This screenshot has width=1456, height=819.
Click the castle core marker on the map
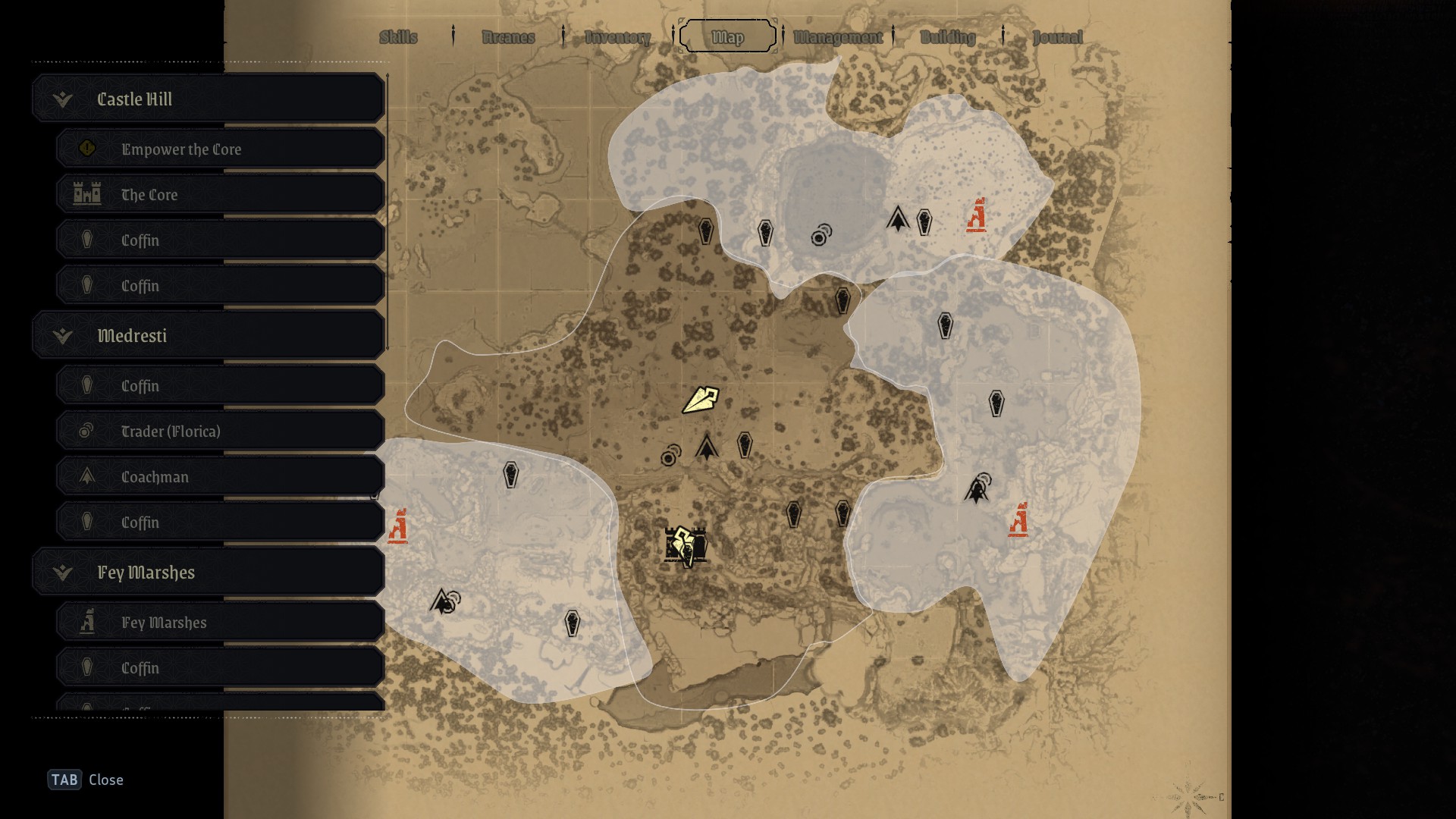[686, 545]
